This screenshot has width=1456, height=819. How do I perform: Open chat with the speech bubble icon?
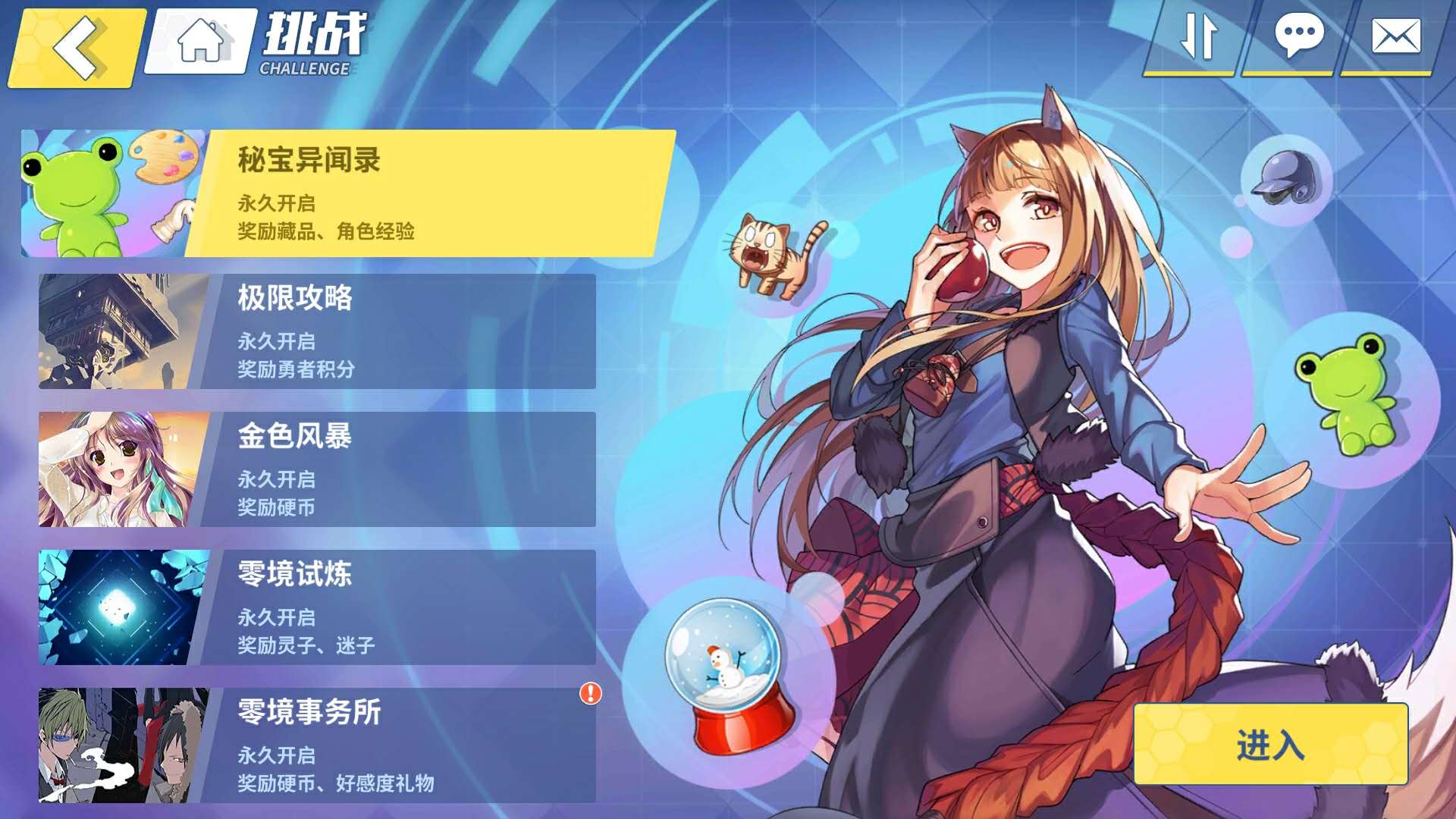pos(1299,35)
